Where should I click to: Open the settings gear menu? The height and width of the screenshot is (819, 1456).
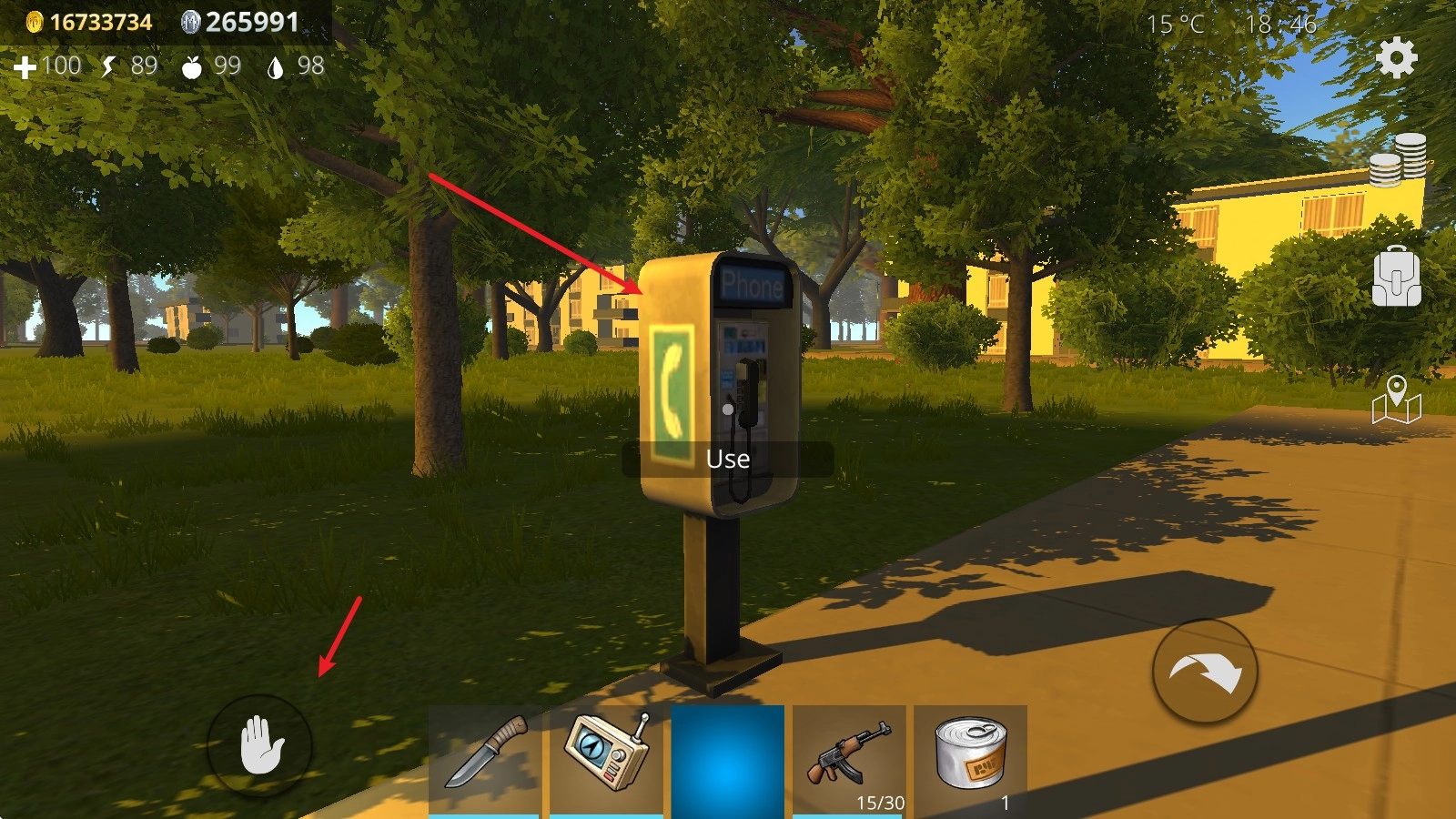1396,58
